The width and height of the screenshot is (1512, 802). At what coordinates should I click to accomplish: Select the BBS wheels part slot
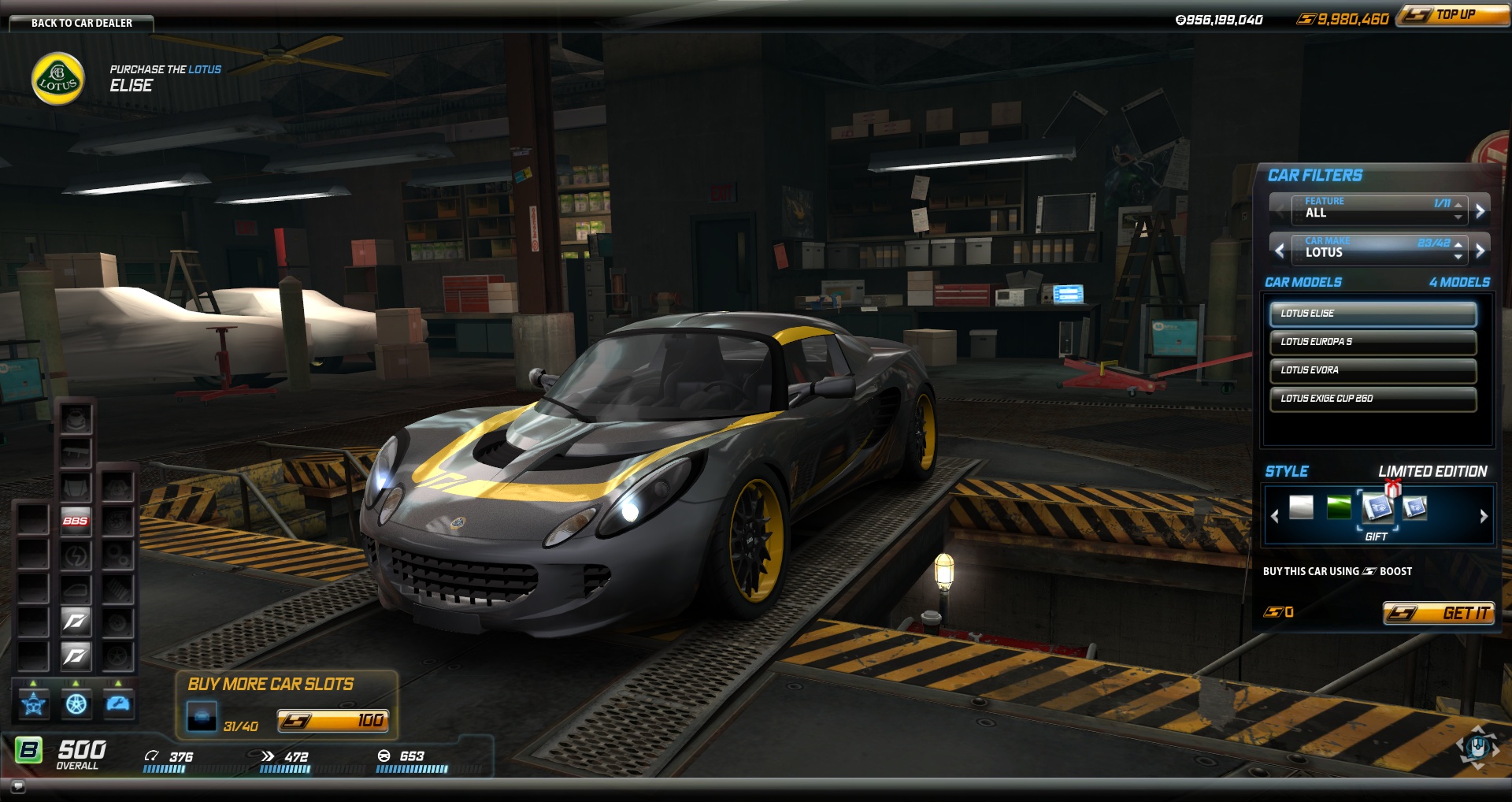(x=76, y=521)
